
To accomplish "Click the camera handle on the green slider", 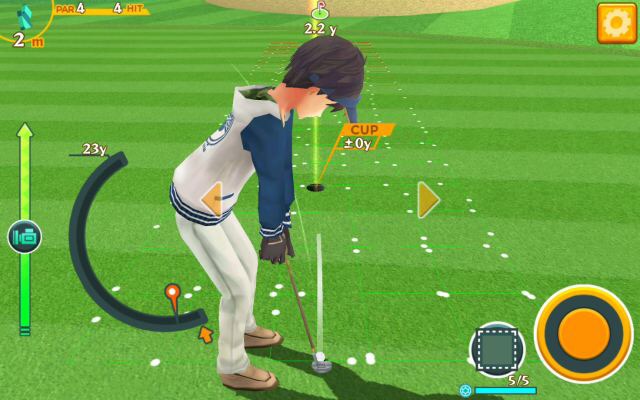I will click(24, 237).
